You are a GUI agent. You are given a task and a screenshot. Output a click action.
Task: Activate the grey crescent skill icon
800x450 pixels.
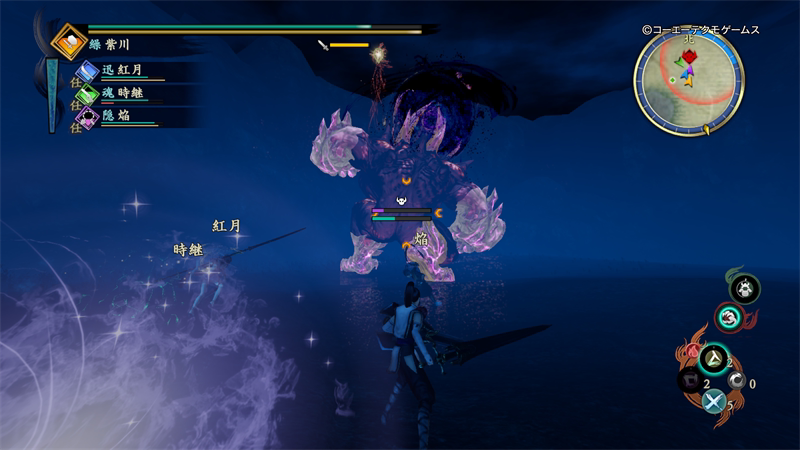click(736, 381)
